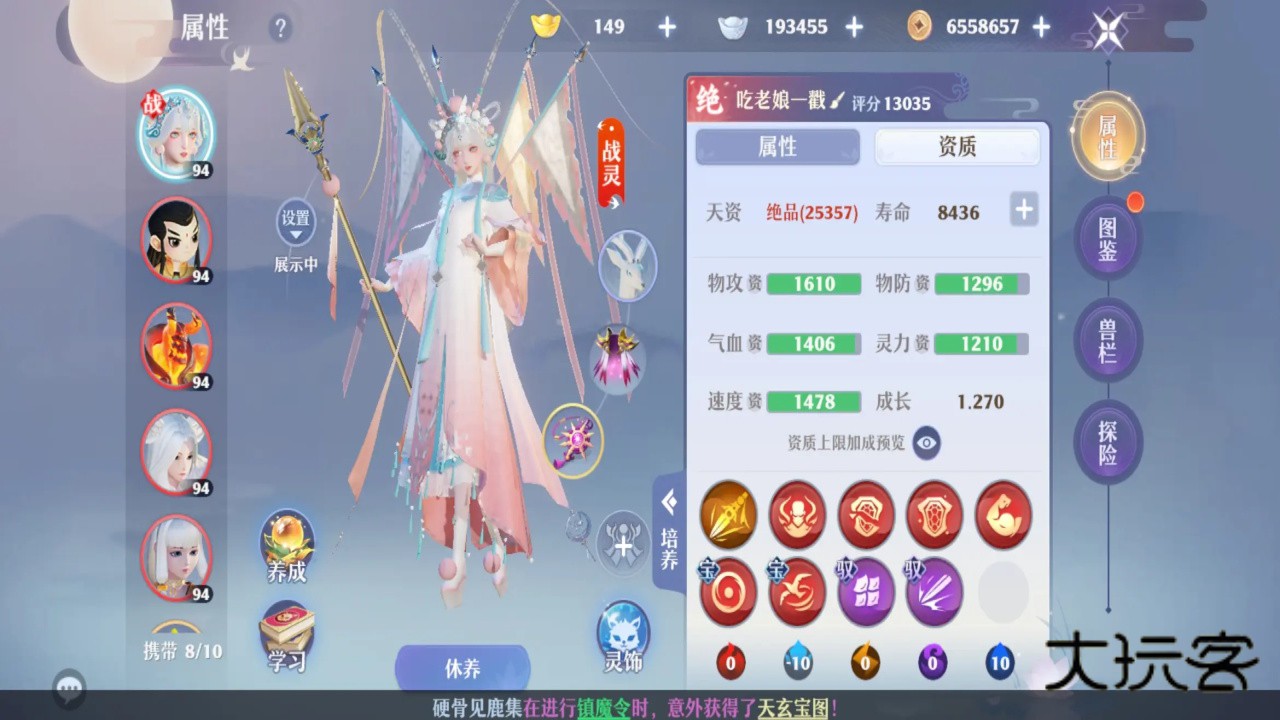Toggle the 资质上限加成预览 eye preview

click(925, 443)
